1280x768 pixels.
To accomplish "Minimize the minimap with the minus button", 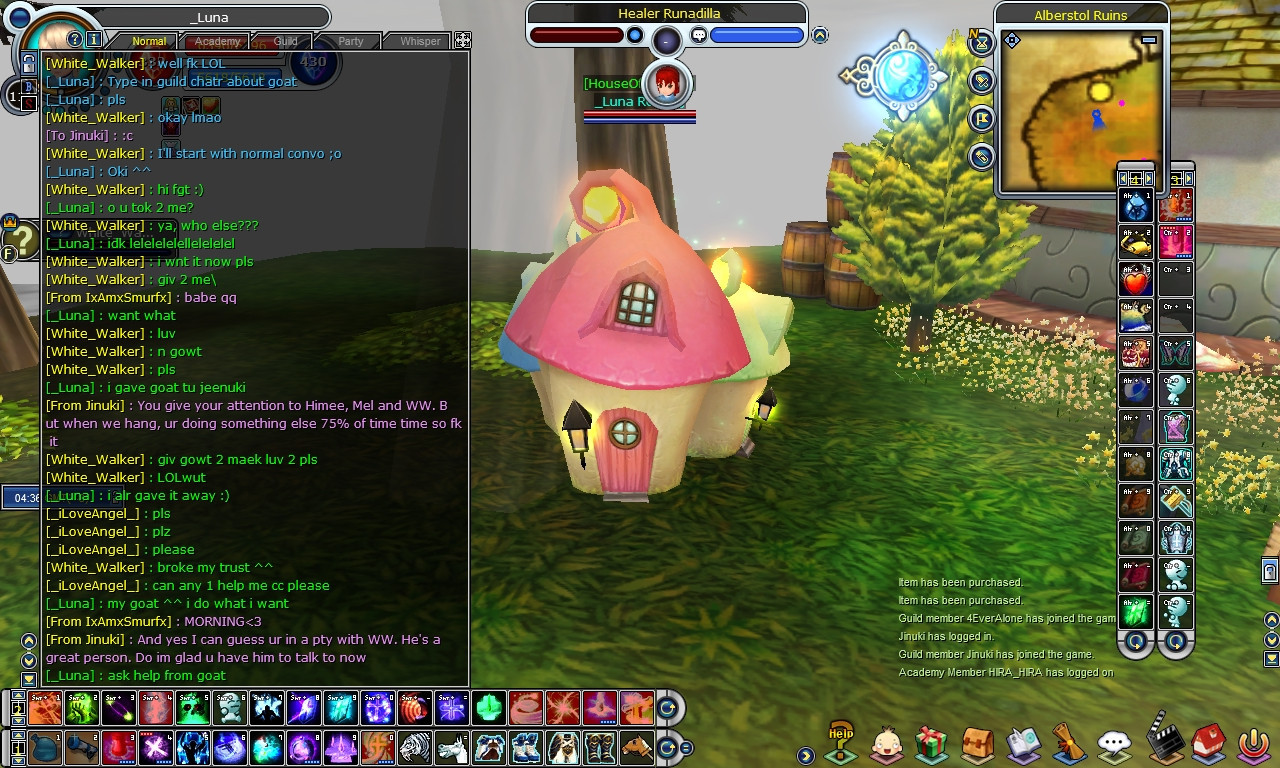I will [x=1149, y=40].
